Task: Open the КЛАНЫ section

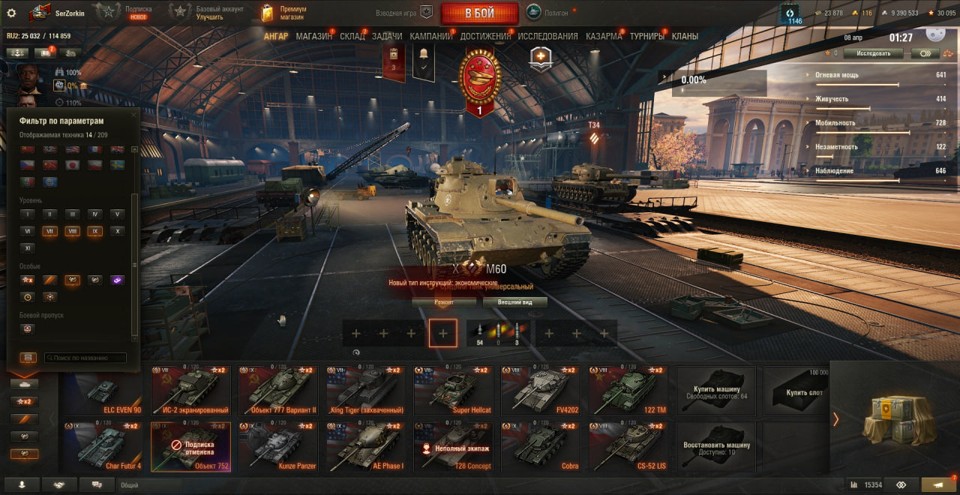Action: pos(685,36)
